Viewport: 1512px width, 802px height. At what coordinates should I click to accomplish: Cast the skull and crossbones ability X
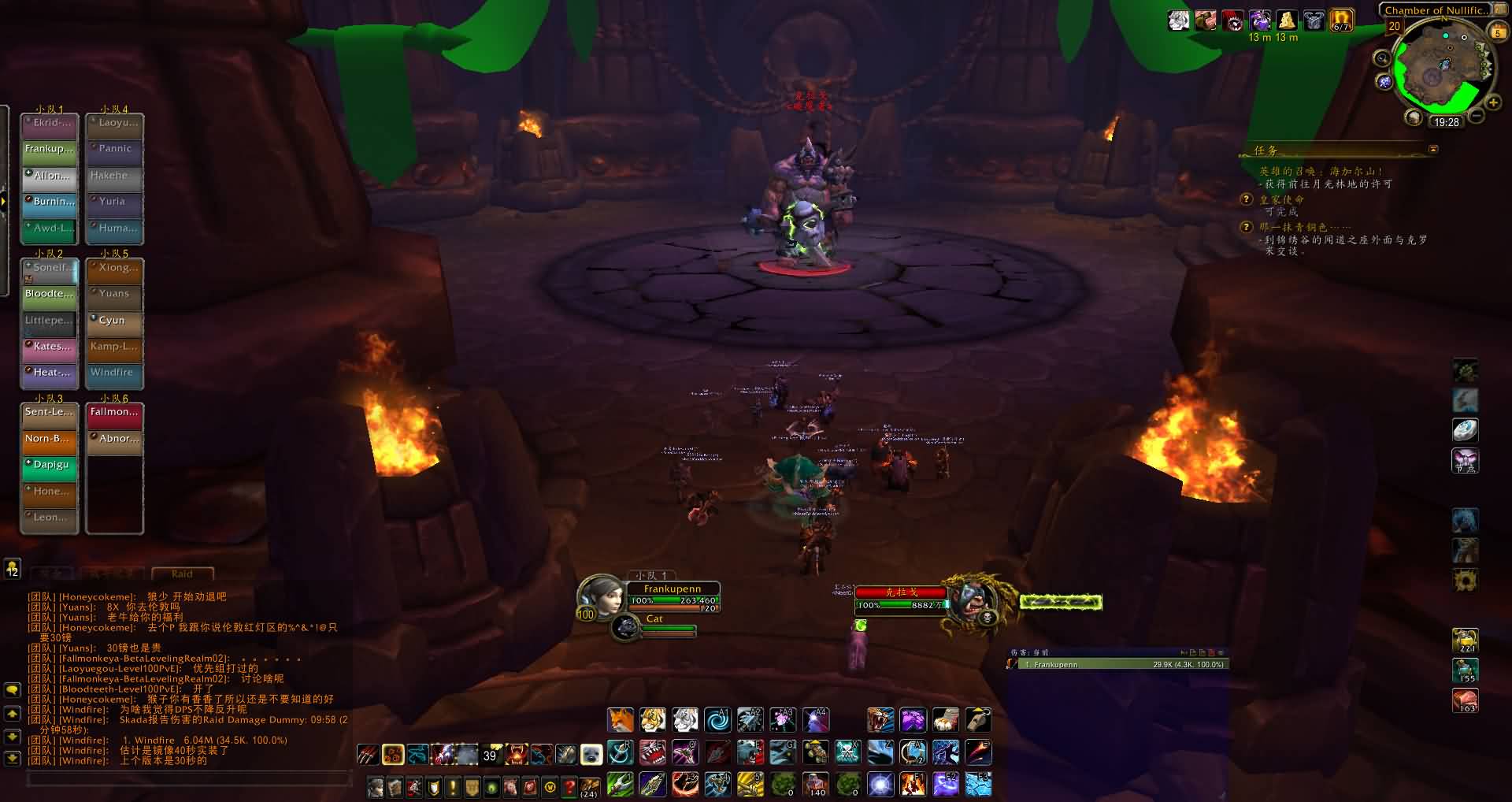click(847, 752)
